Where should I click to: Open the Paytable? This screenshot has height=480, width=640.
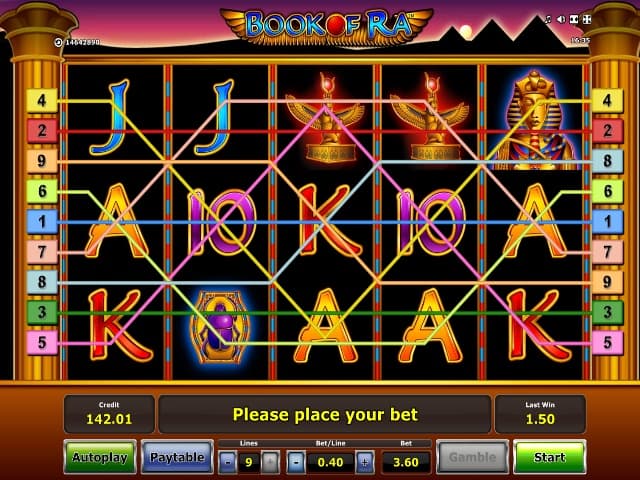(x=177, y=457)
